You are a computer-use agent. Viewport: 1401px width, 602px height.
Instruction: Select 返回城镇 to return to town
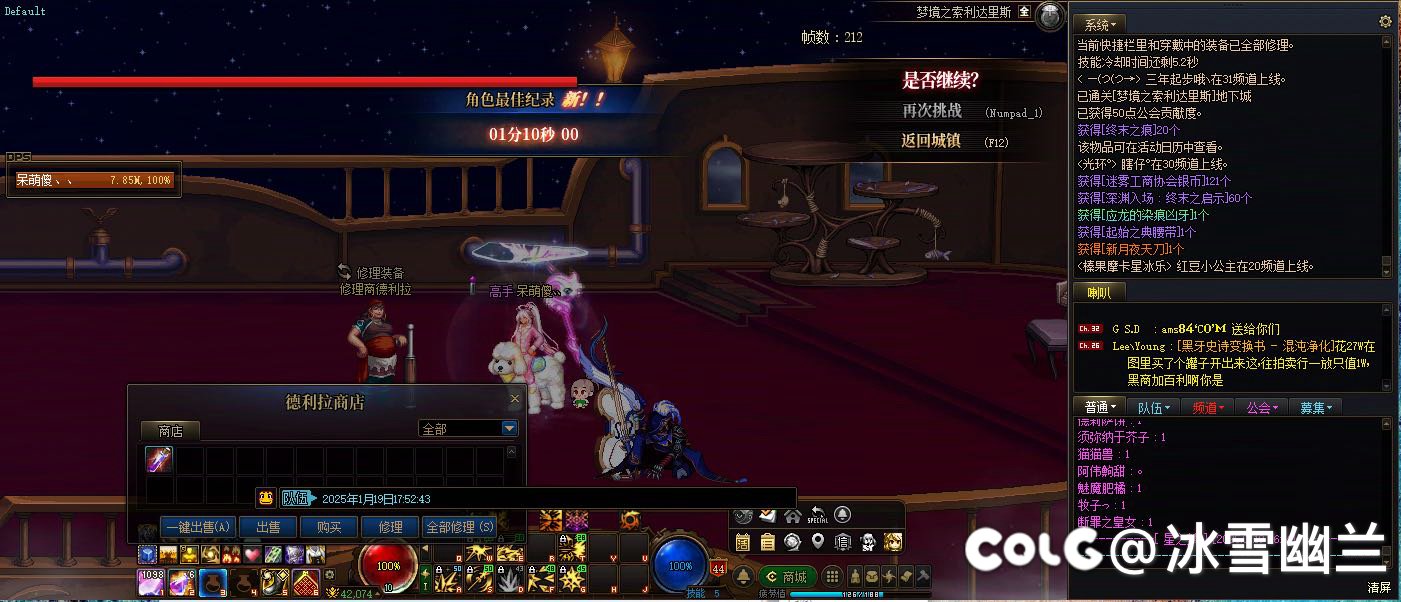[931, 141]
